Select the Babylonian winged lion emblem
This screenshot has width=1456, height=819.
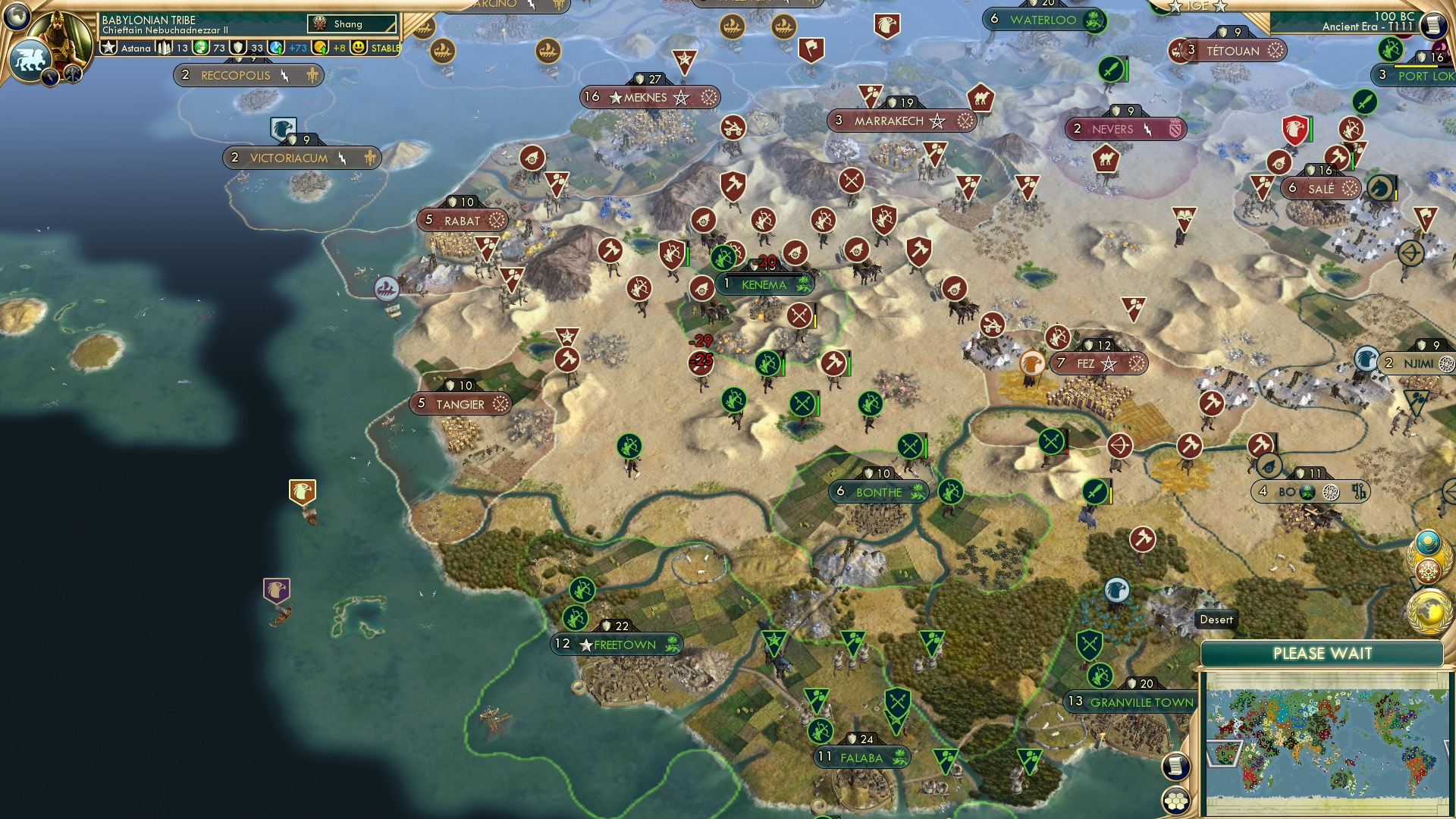(x=30, y=59)
